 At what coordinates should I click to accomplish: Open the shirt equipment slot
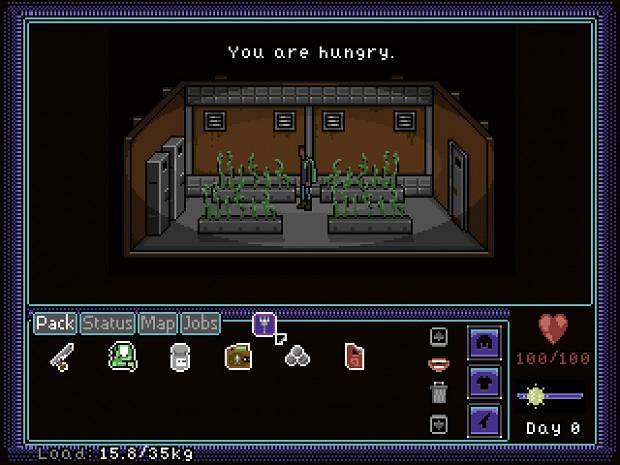coord(484,382)
